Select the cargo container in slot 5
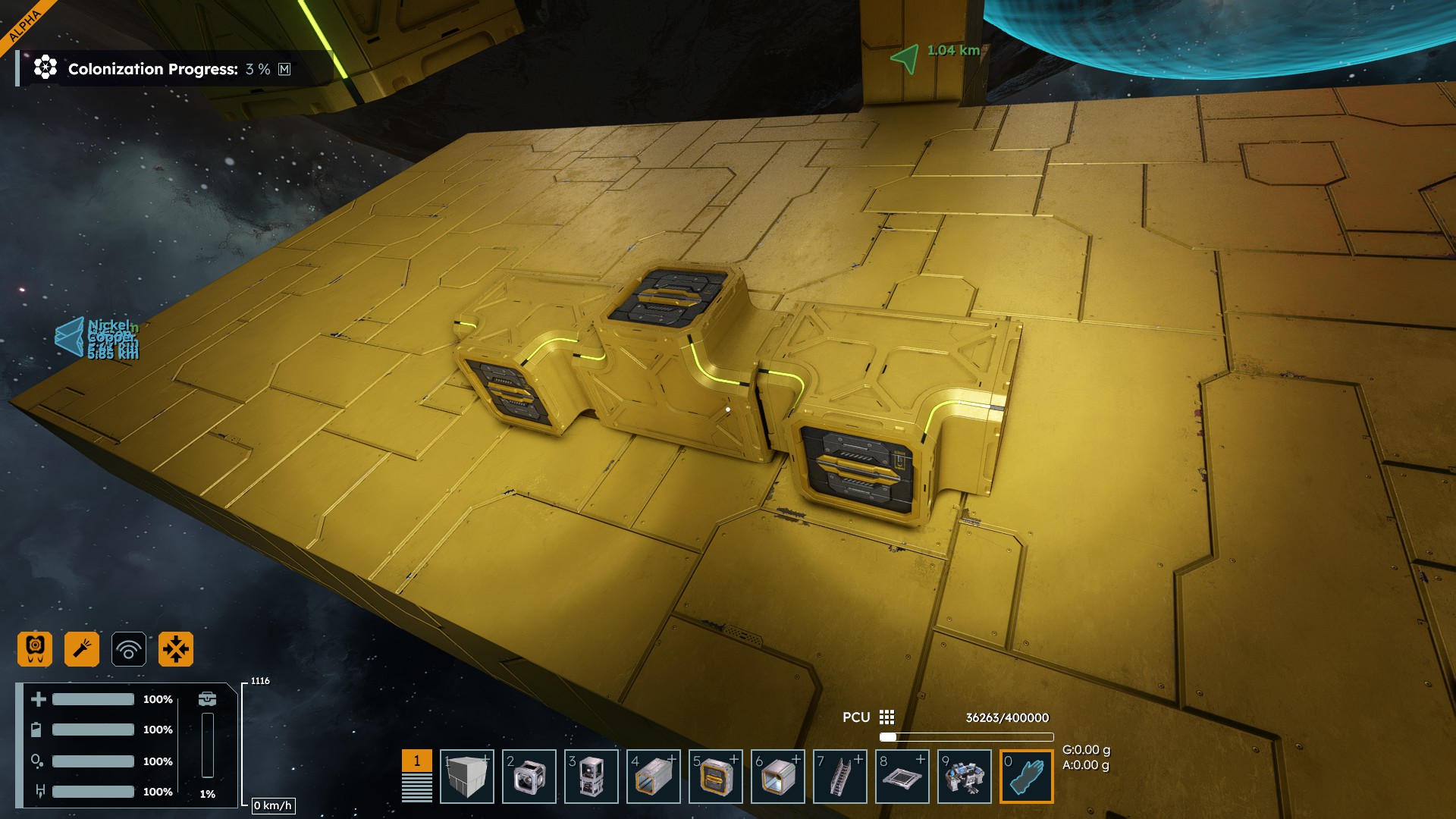Image resolution: width=1456 pixels, height=819 pixels. tap(715, 777)
